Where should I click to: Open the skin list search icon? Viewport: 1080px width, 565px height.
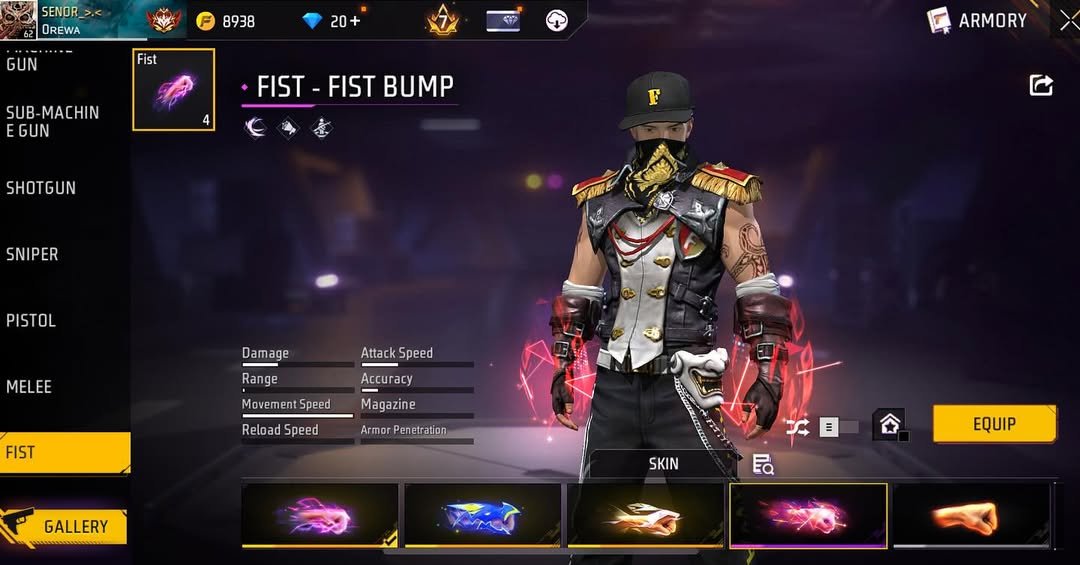pyautogui.click(x=763, y=464)
